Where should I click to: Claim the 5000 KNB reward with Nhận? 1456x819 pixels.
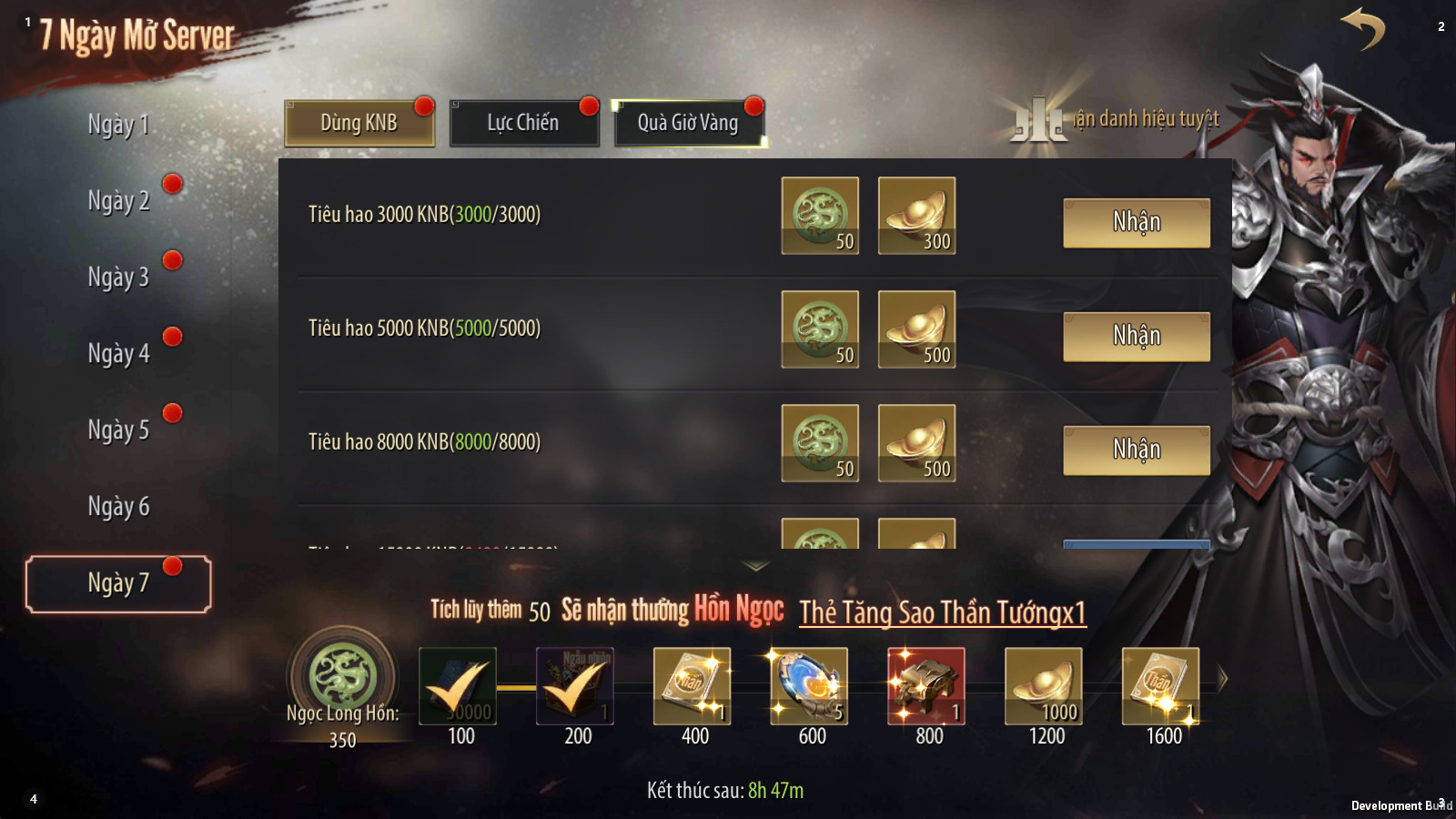[1137, 337]
